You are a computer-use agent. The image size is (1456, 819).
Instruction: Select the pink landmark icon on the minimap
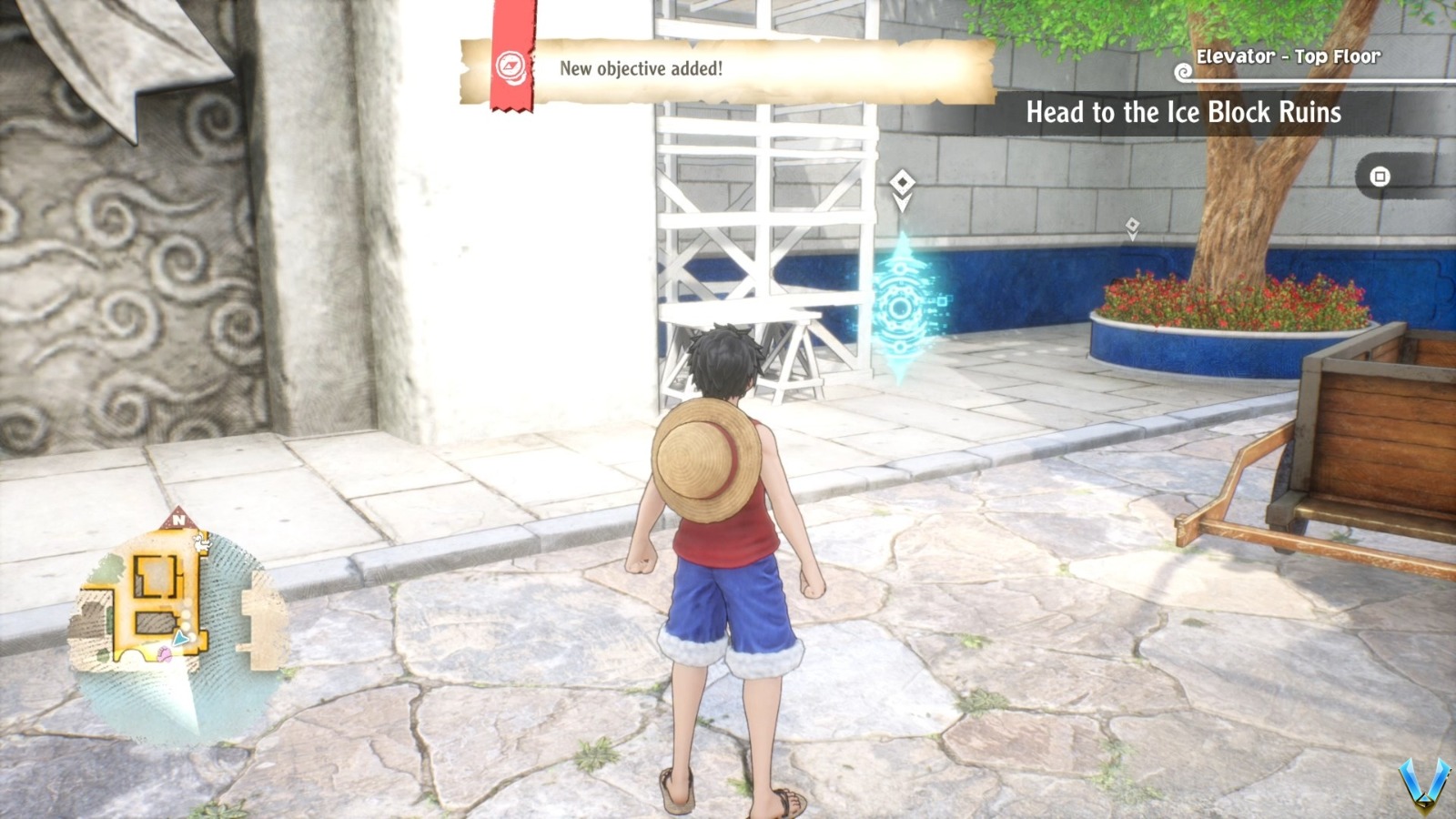click(166, 654)
